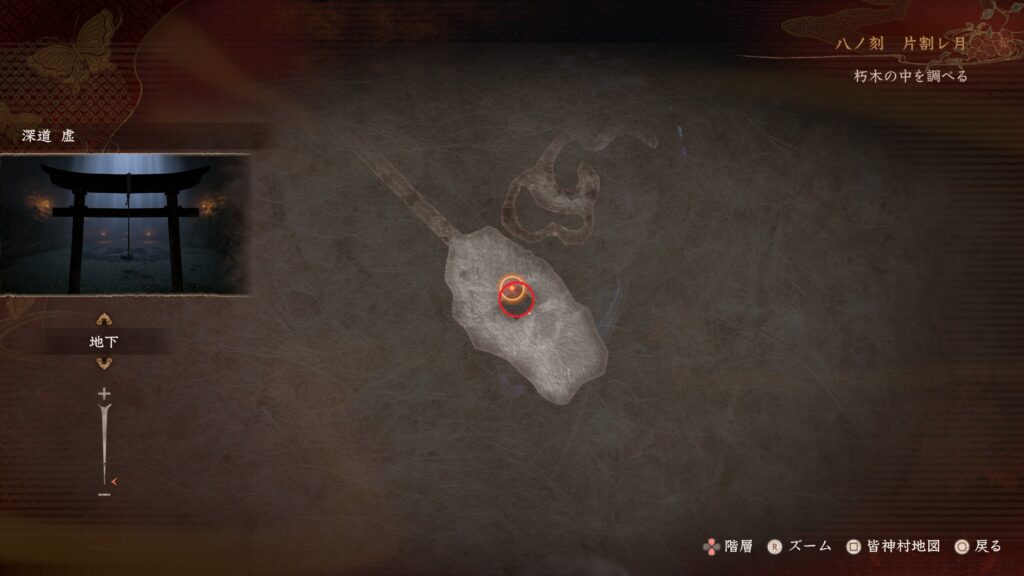The image size is (1024, 576).
Task: Select the red player marker on the map
Action: click(x=517, y=298)
